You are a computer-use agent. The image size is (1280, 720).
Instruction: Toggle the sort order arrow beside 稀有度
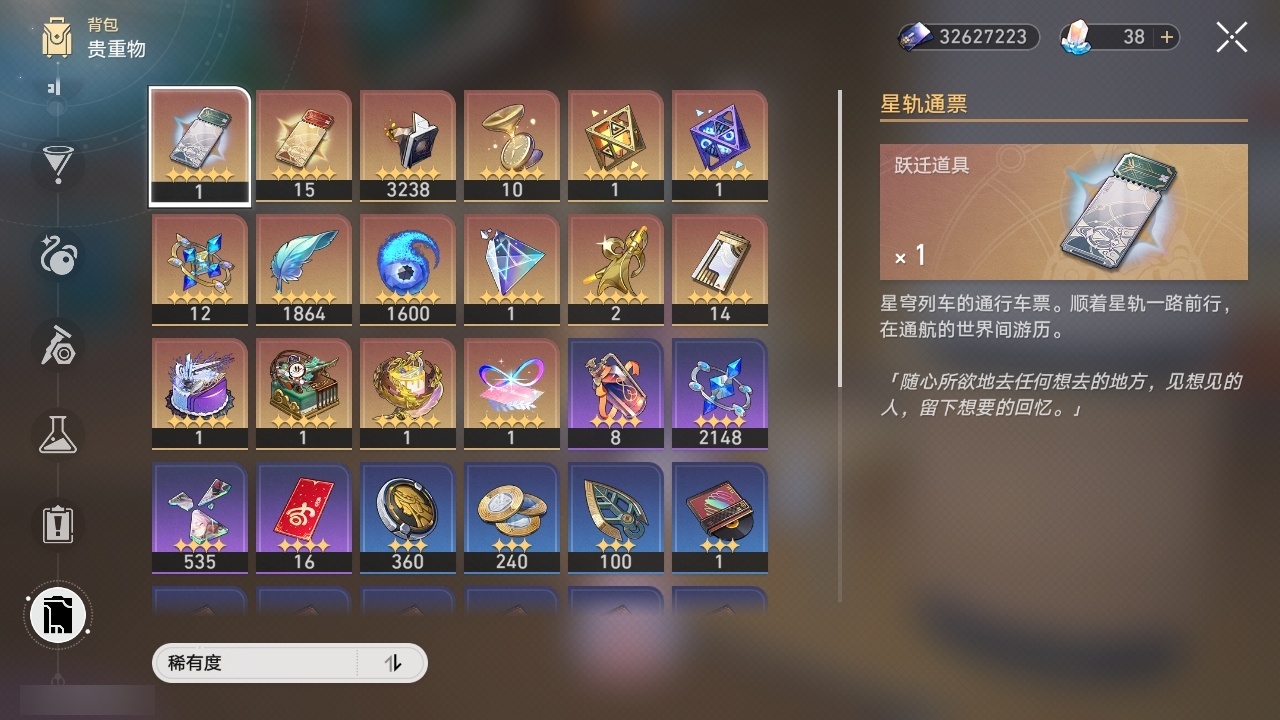[395, 663]
